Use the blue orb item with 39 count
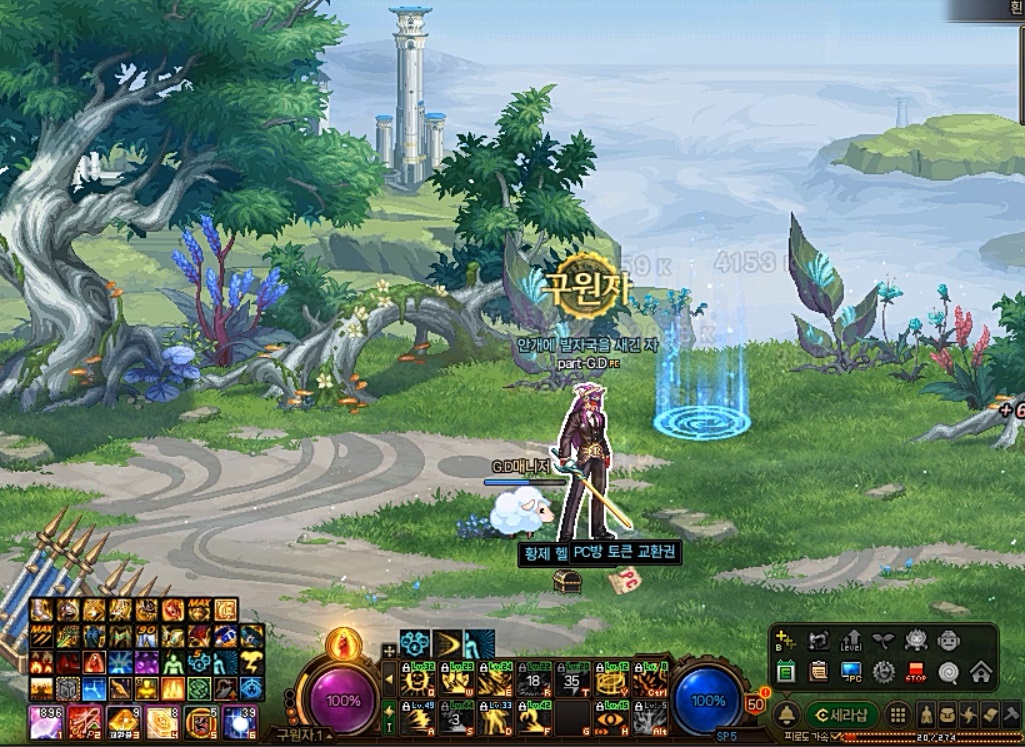 (x=240, y=721)
